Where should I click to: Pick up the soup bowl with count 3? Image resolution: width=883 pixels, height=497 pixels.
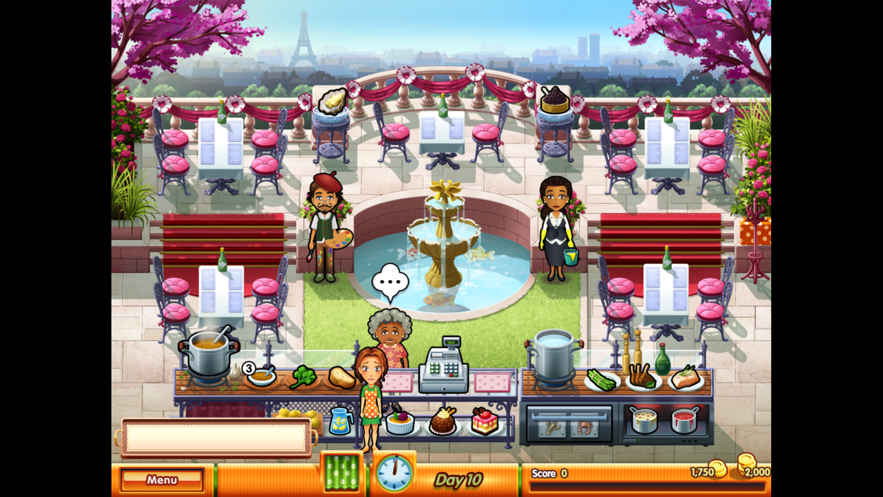262,377
